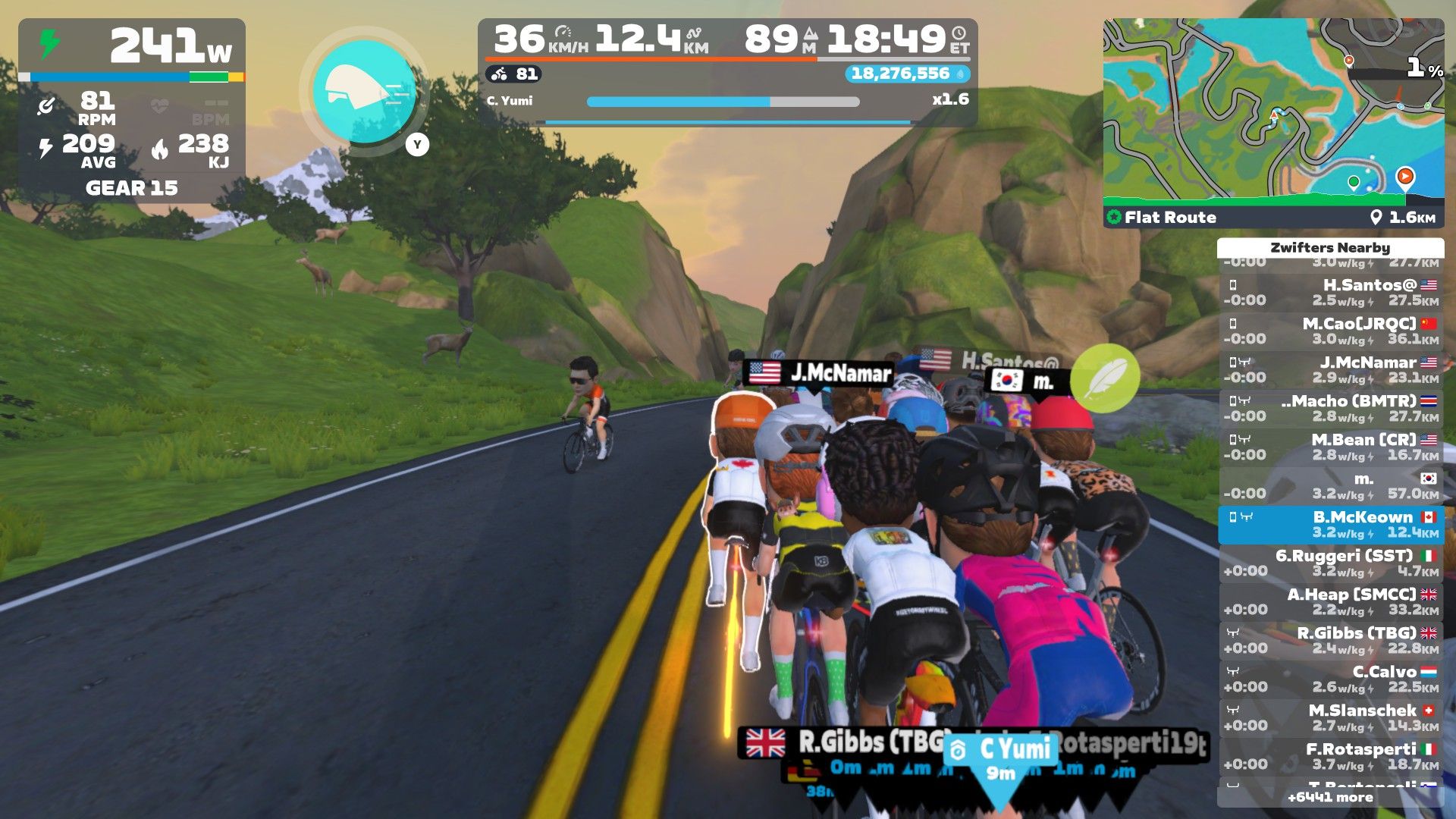This screenshot has width=1456, height=819.
Task: Choose the M.Slanschek rider row
Action: (x=1331, y=718)
